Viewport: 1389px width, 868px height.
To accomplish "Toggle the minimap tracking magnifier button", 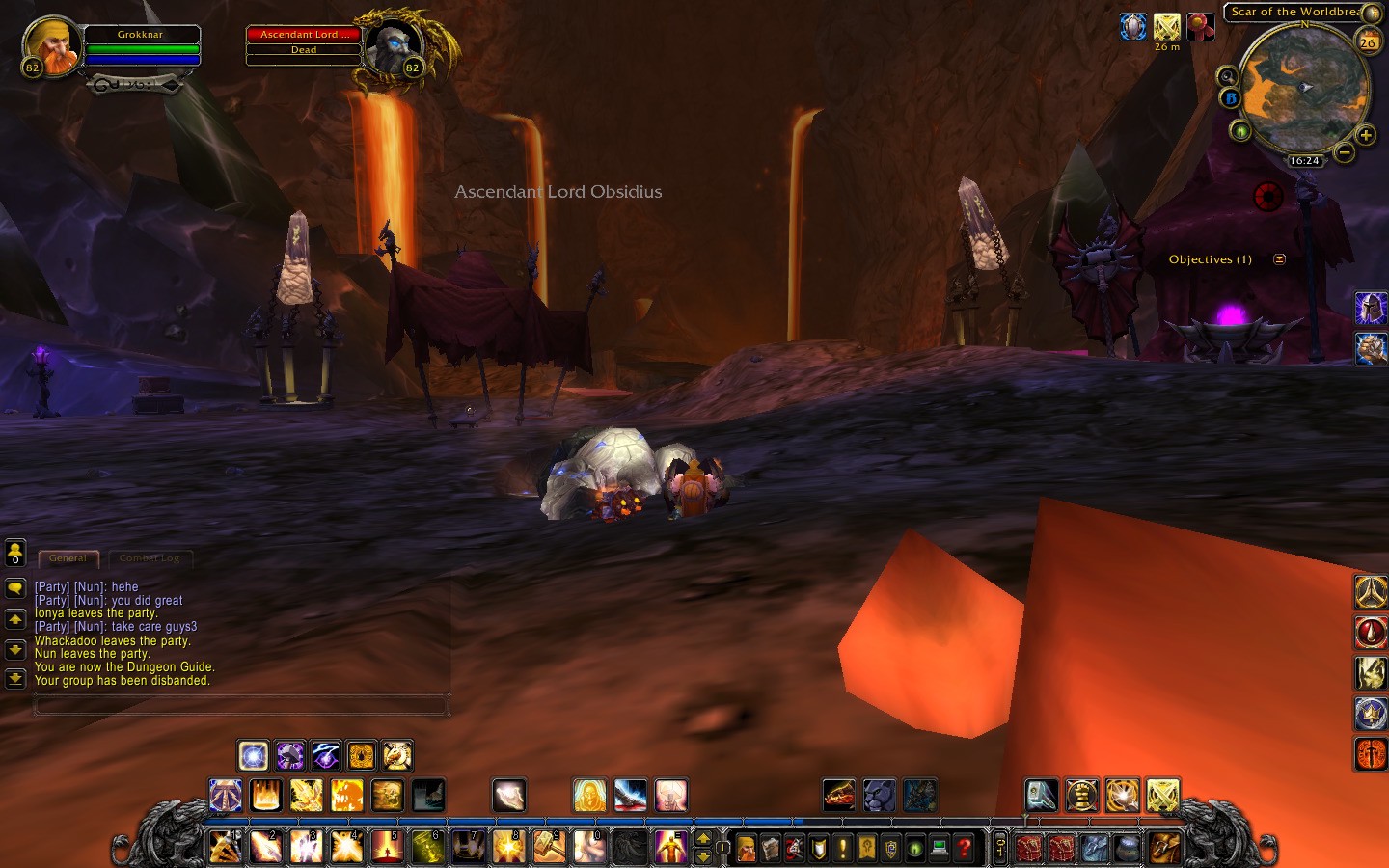I will pyautogui.click(x=1227, y=77).
